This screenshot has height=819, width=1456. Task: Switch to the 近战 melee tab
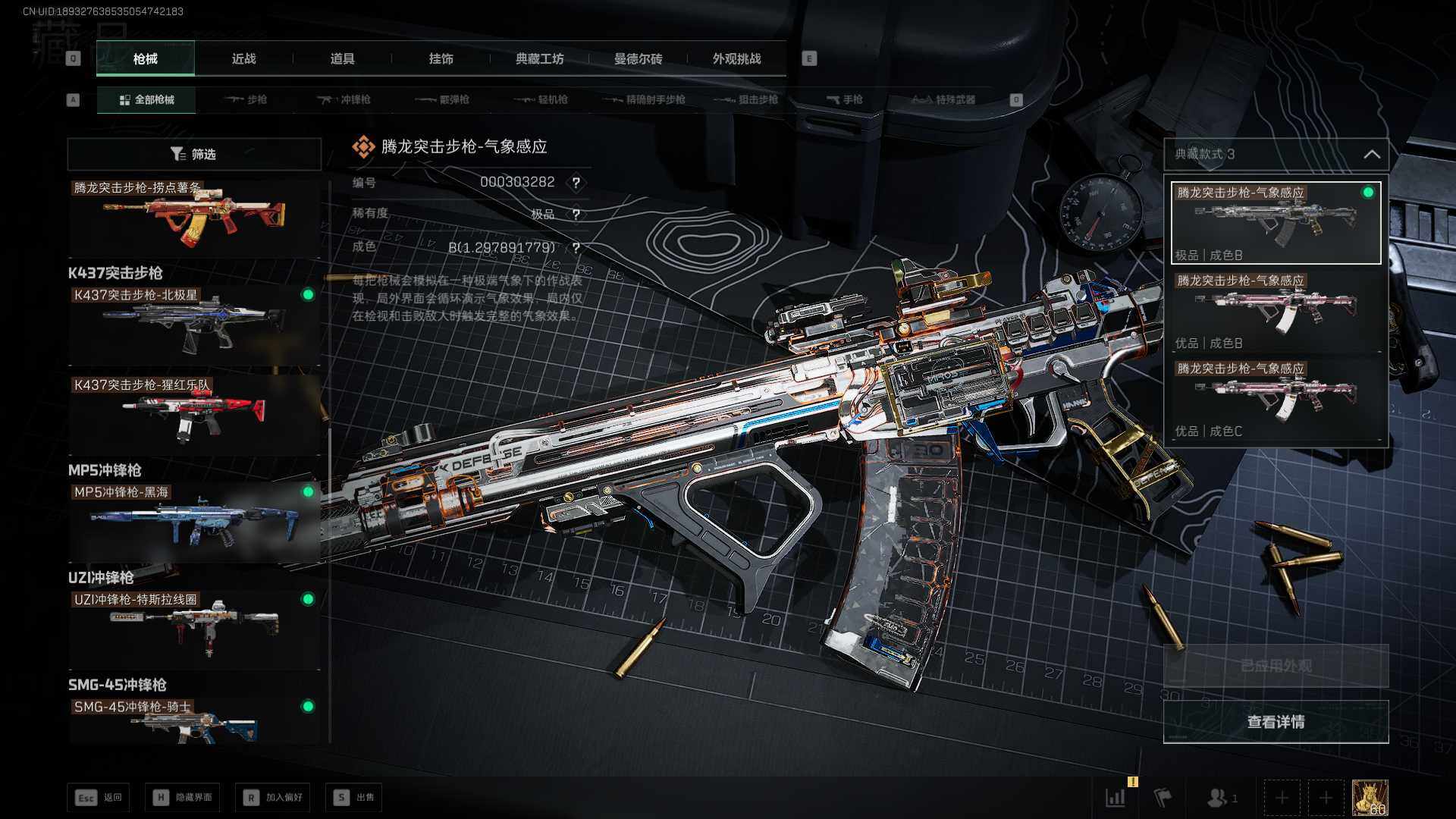pyautogui.click(x=243, y=58)
